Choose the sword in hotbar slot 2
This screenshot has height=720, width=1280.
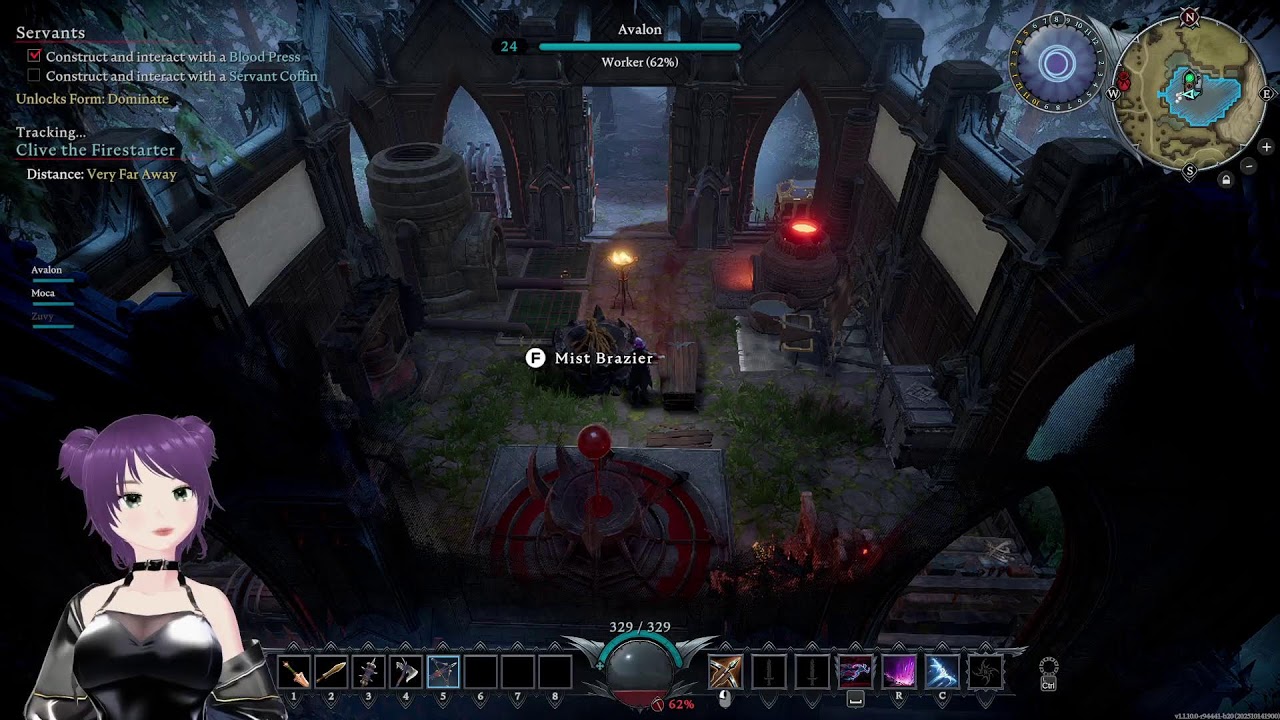(x=332, y=672)
